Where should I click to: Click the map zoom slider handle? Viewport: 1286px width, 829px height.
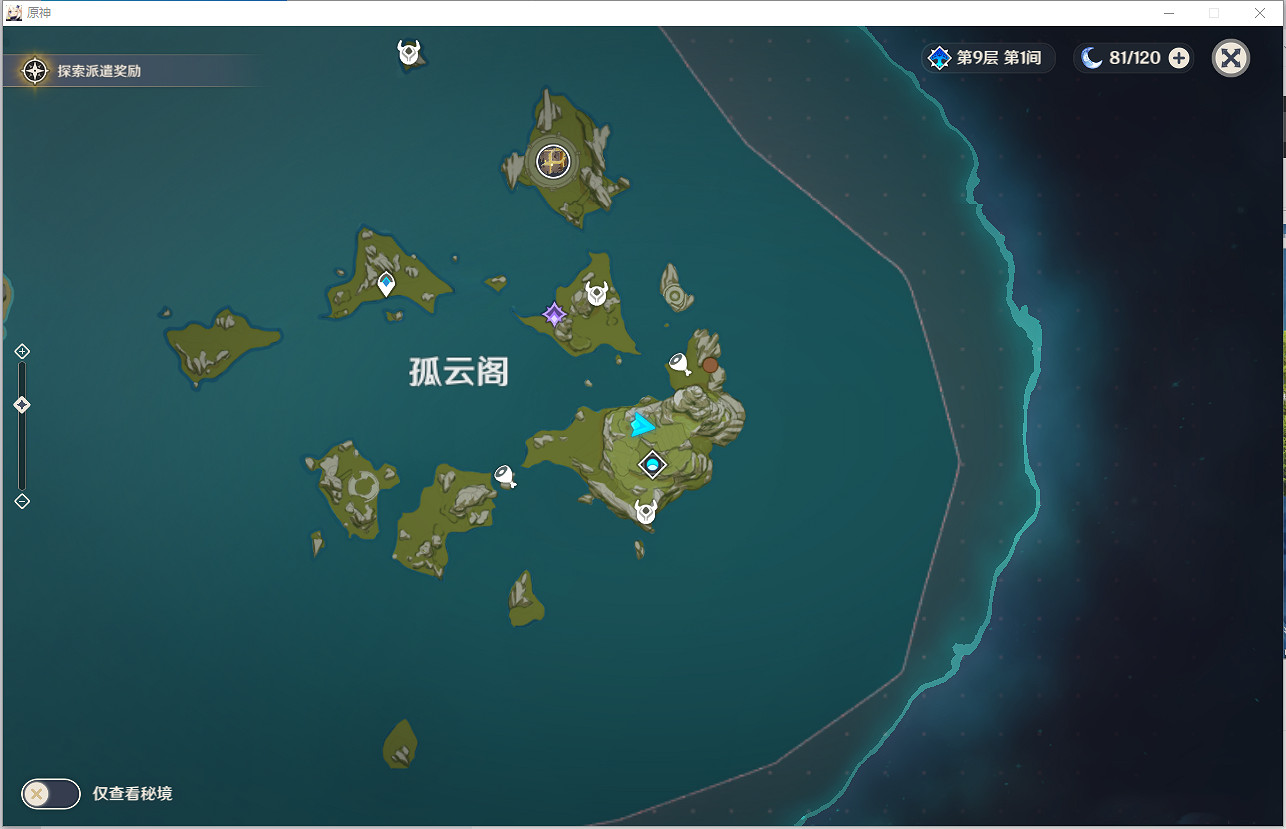pos(21,404)
